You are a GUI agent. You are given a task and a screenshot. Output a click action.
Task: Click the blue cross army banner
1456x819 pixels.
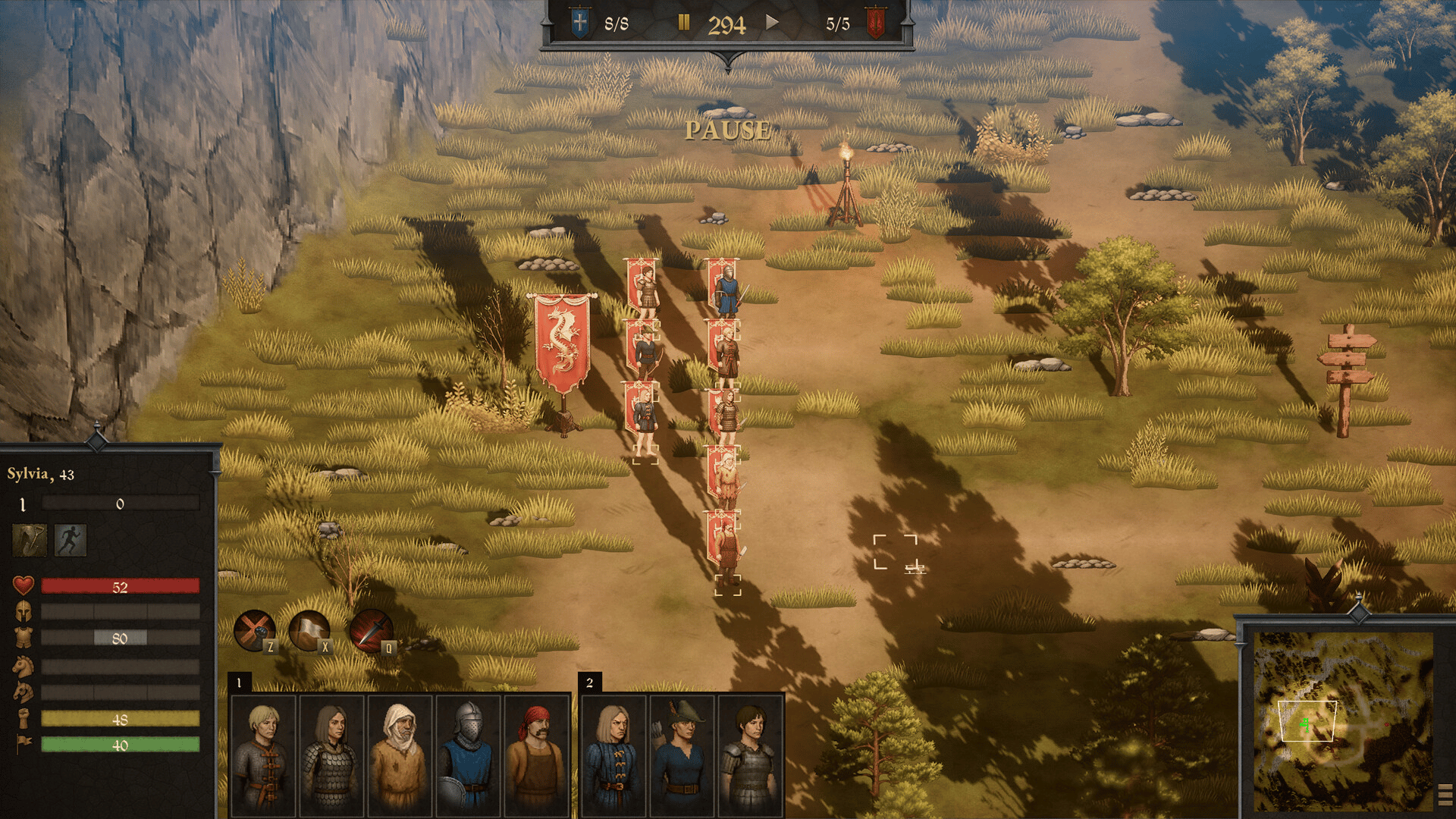coord(580,23)
